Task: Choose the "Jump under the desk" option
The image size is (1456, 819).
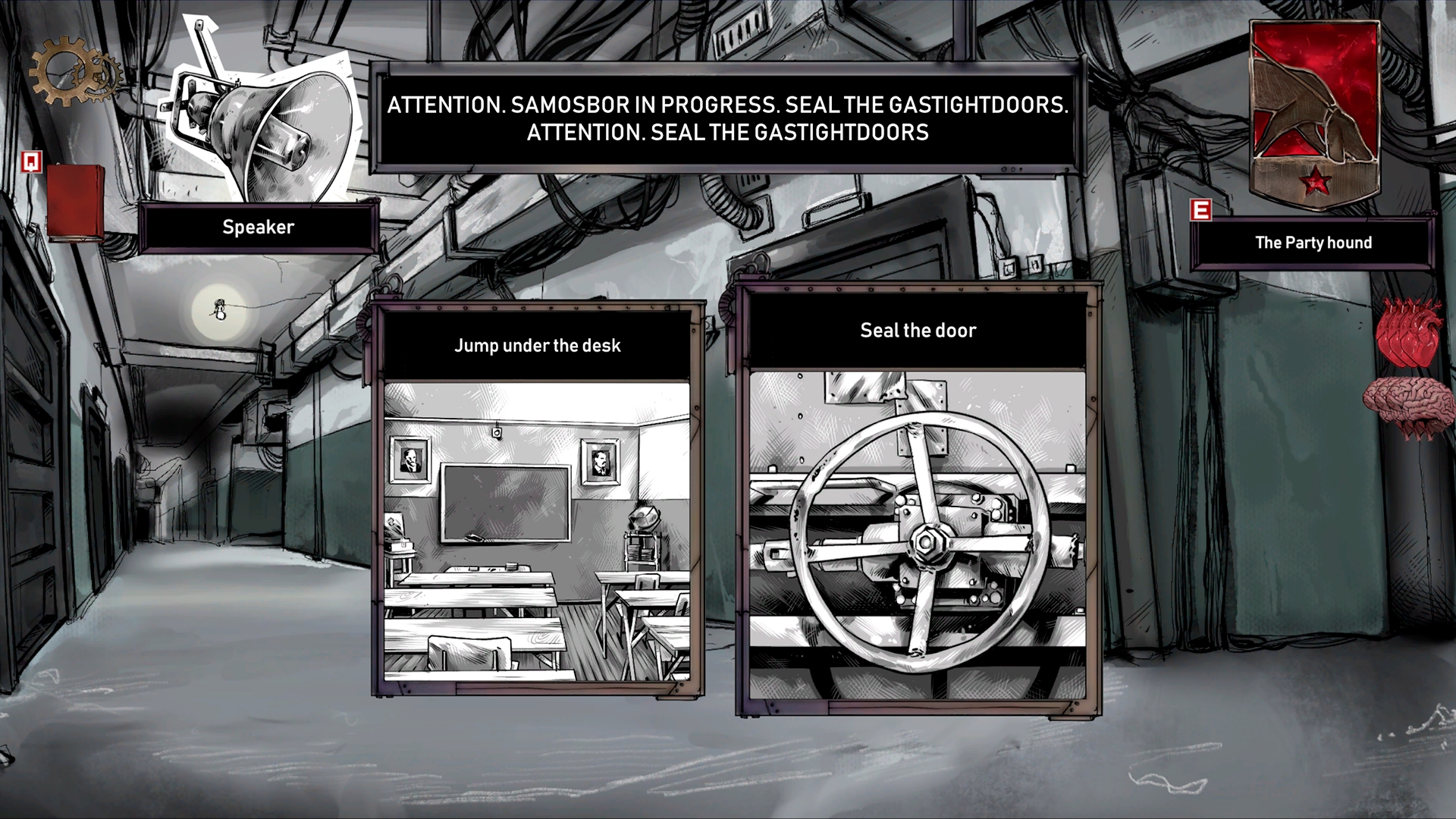Action: (x=538, y=500)
